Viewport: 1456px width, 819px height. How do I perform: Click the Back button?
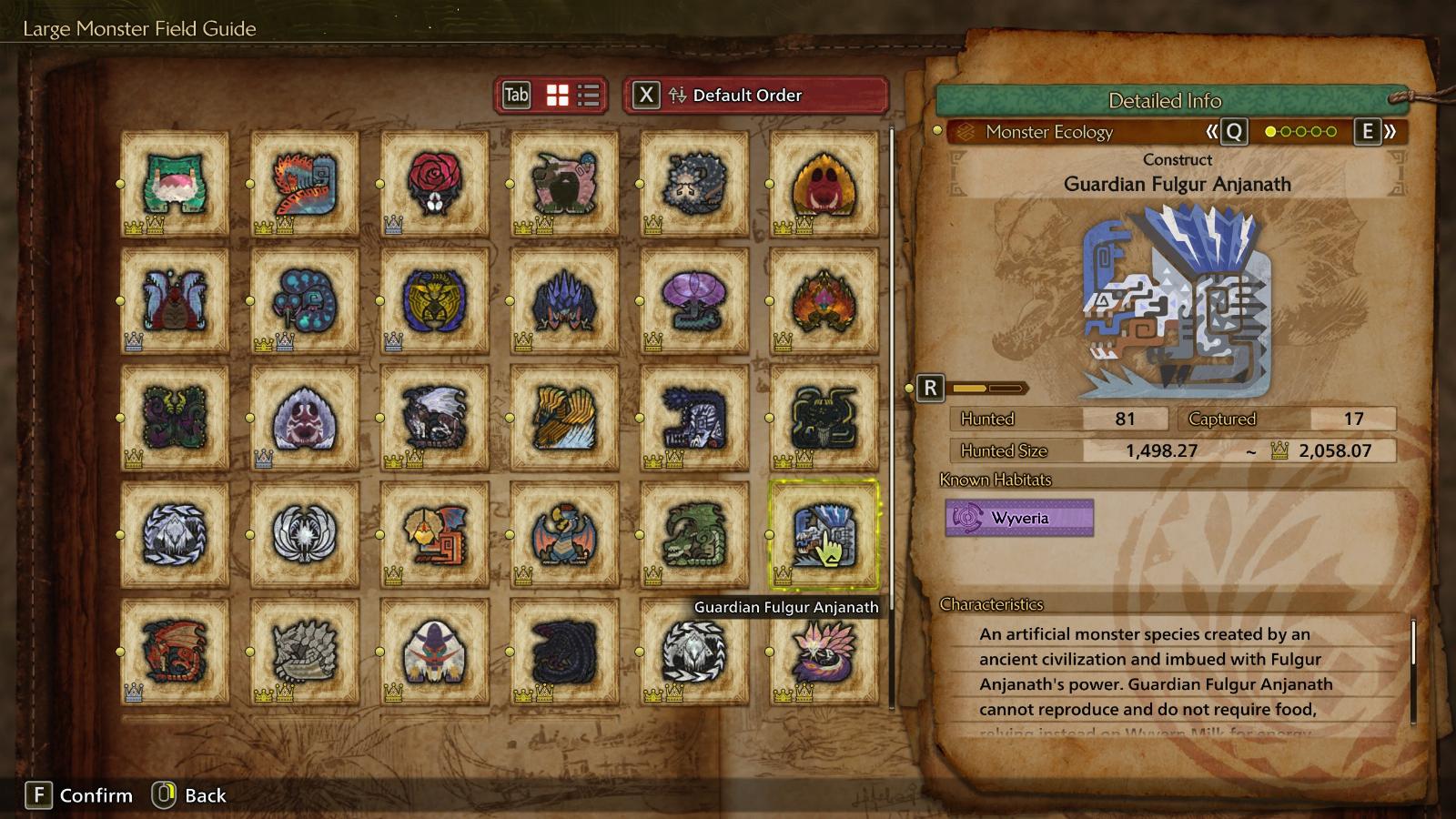coord(190,795)
